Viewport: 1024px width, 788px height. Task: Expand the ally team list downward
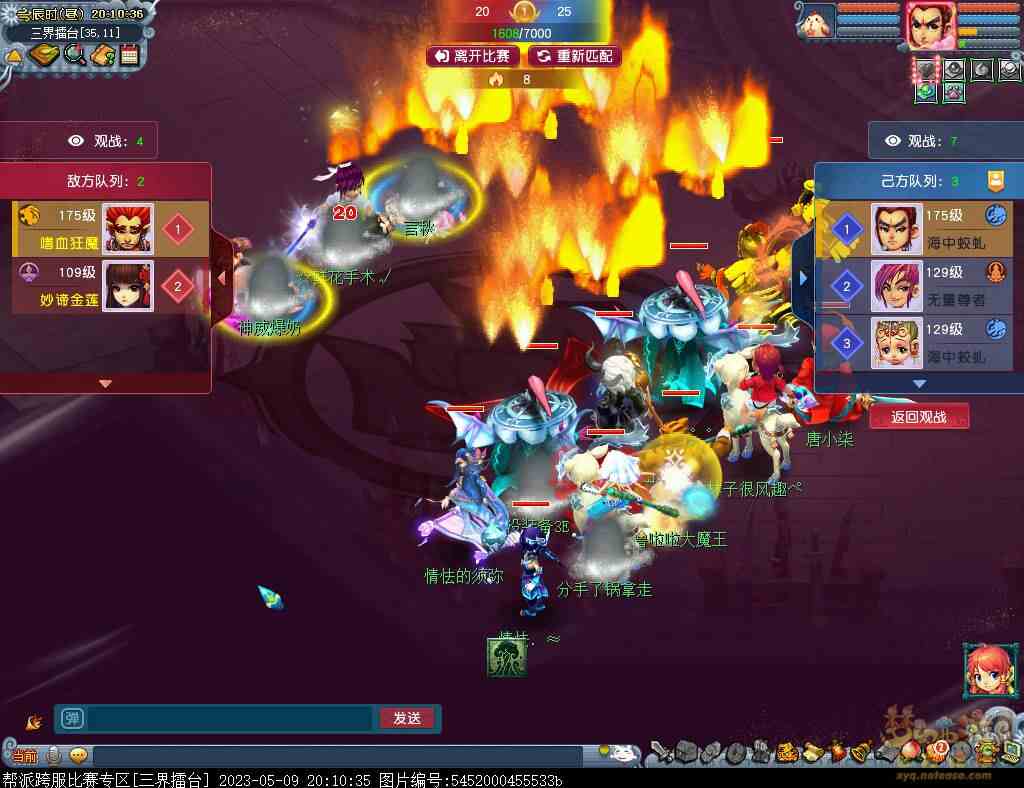[x=919, y=383]
